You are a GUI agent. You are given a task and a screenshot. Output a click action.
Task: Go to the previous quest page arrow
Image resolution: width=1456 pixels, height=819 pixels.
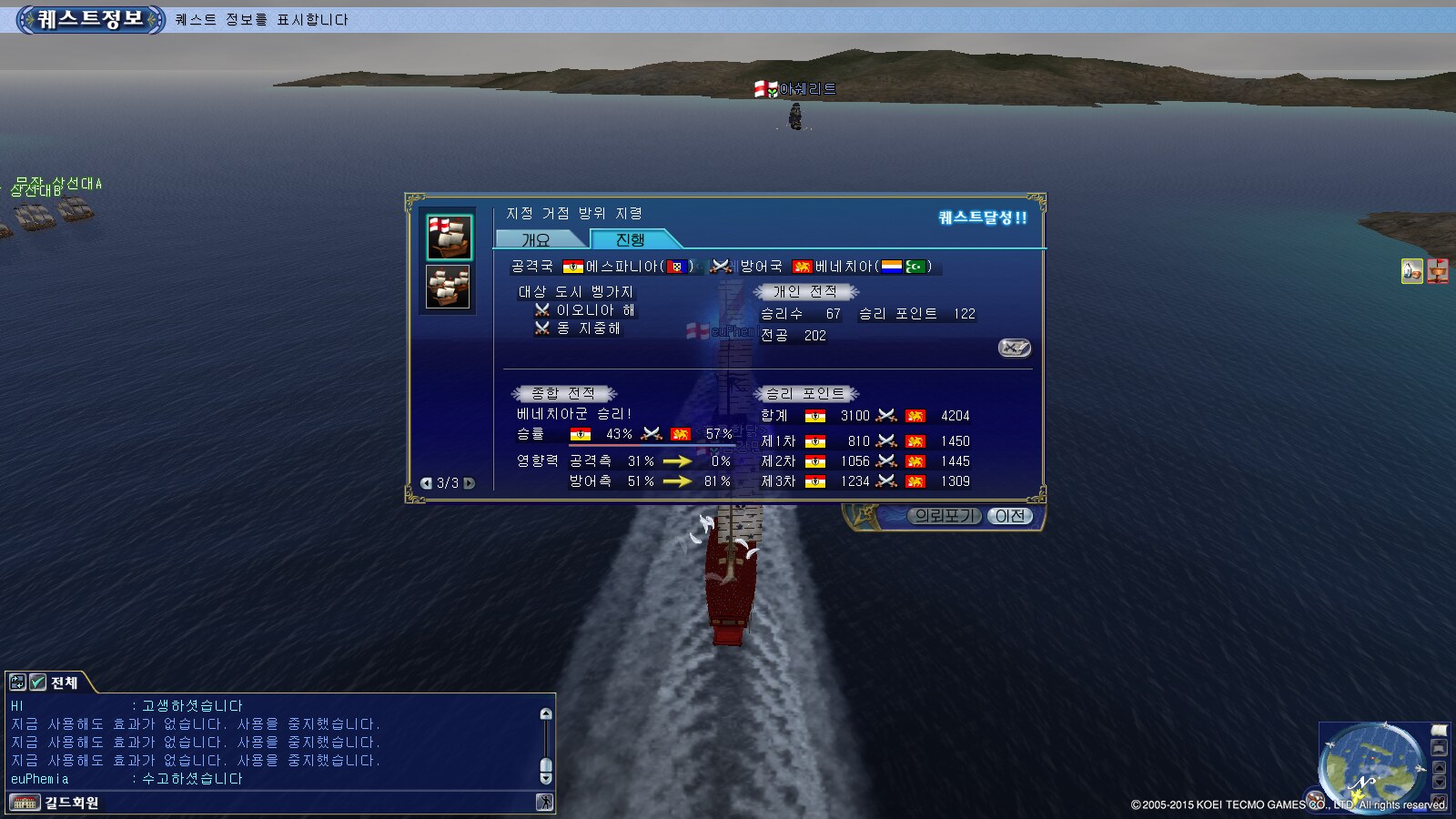426,483
